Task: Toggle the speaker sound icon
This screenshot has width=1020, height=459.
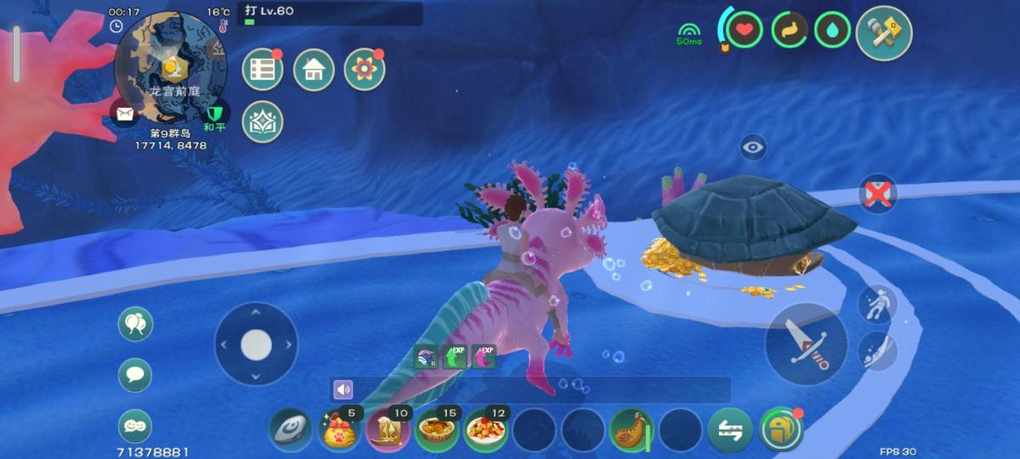Action: [344, 389]
